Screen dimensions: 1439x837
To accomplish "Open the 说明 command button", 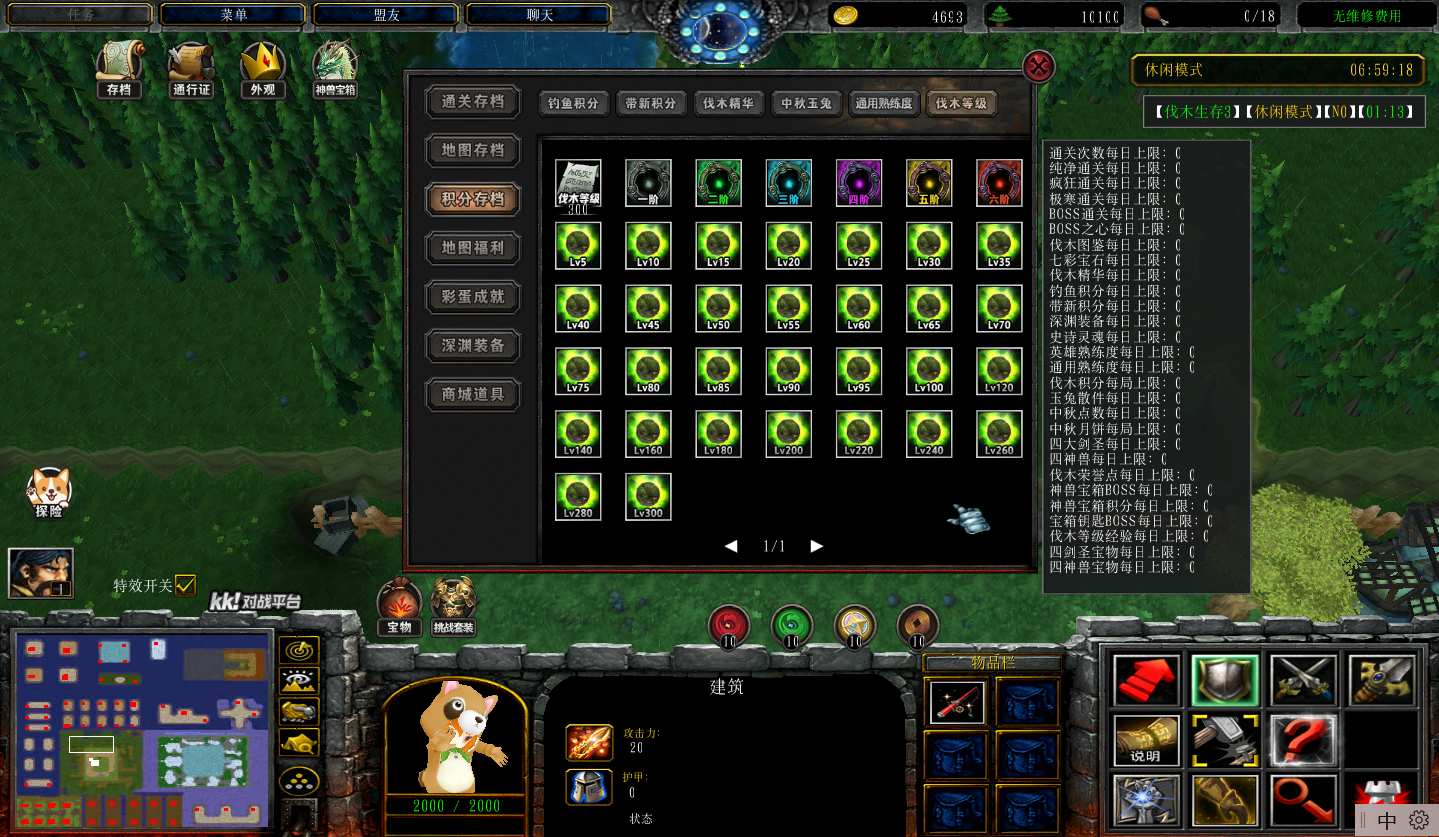I will coord(1145,741).
